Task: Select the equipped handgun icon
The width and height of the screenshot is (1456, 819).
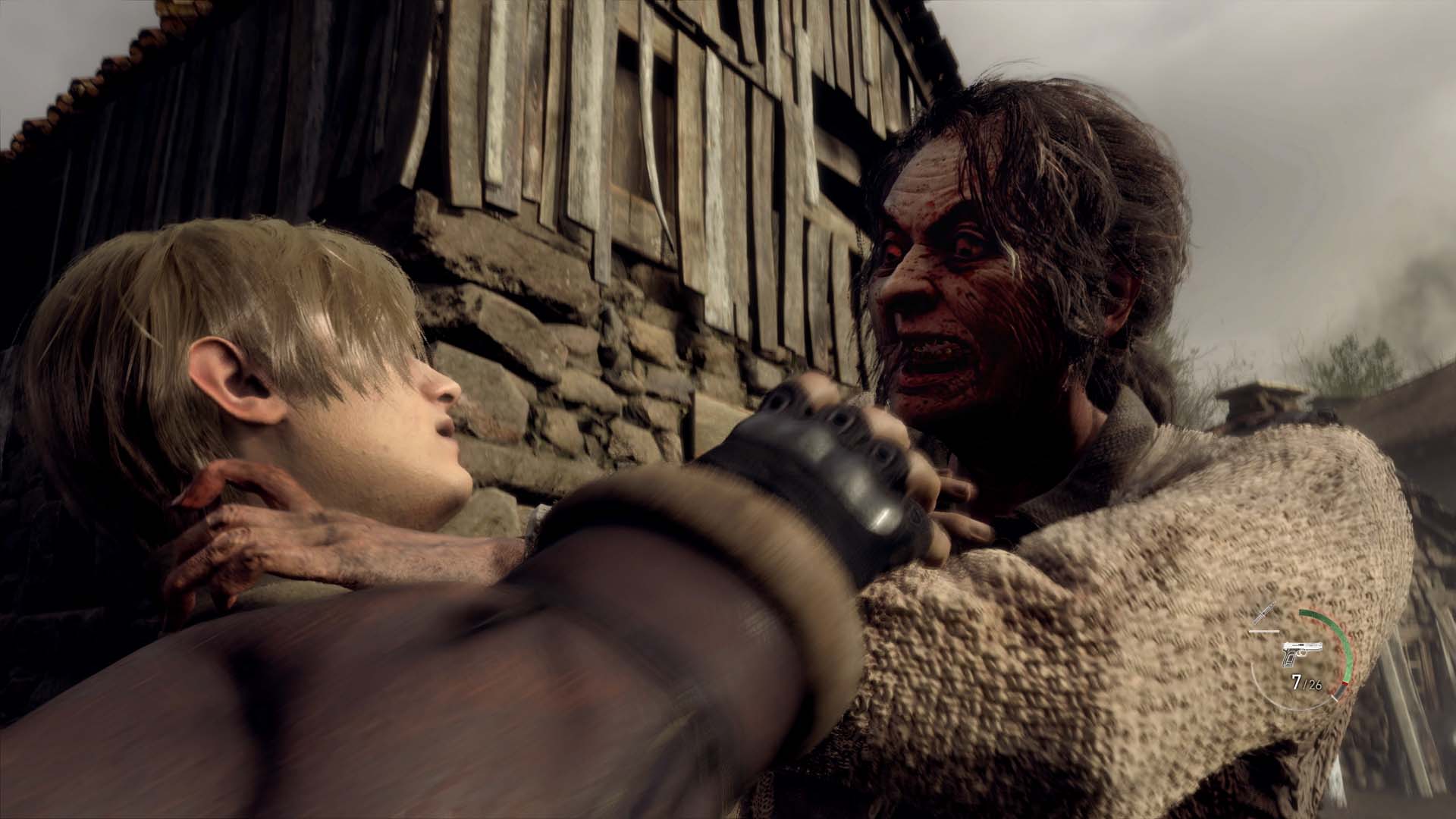Action: tap(1301, 652)
